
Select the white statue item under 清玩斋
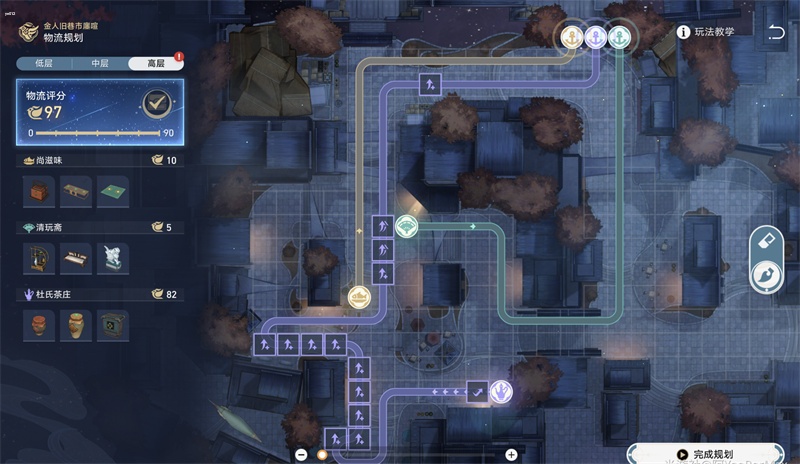point(111,258)
